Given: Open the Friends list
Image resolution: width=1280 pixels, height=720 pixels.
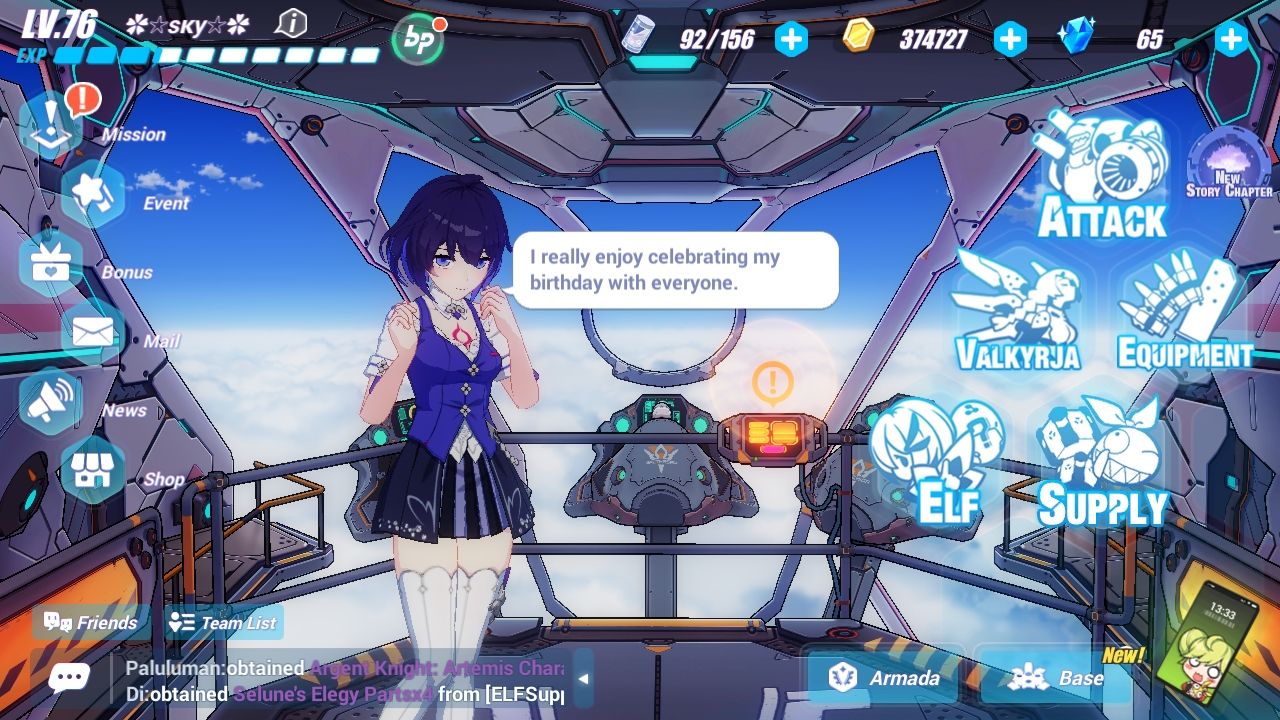Looking at the screenshot, I should coord(91,623).
